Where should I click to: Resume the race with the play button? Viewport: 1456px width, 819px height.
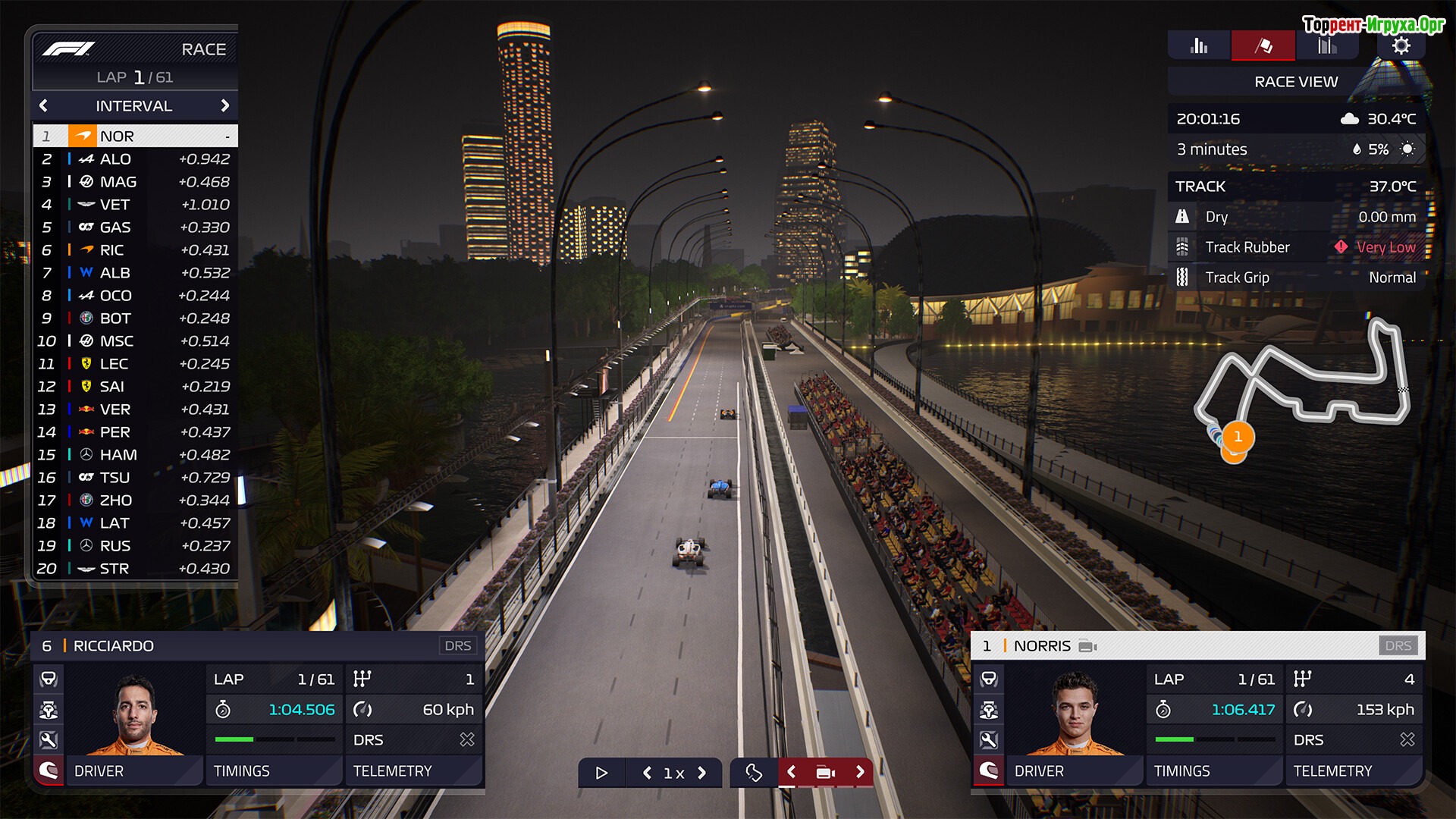[x=601, y=773]
